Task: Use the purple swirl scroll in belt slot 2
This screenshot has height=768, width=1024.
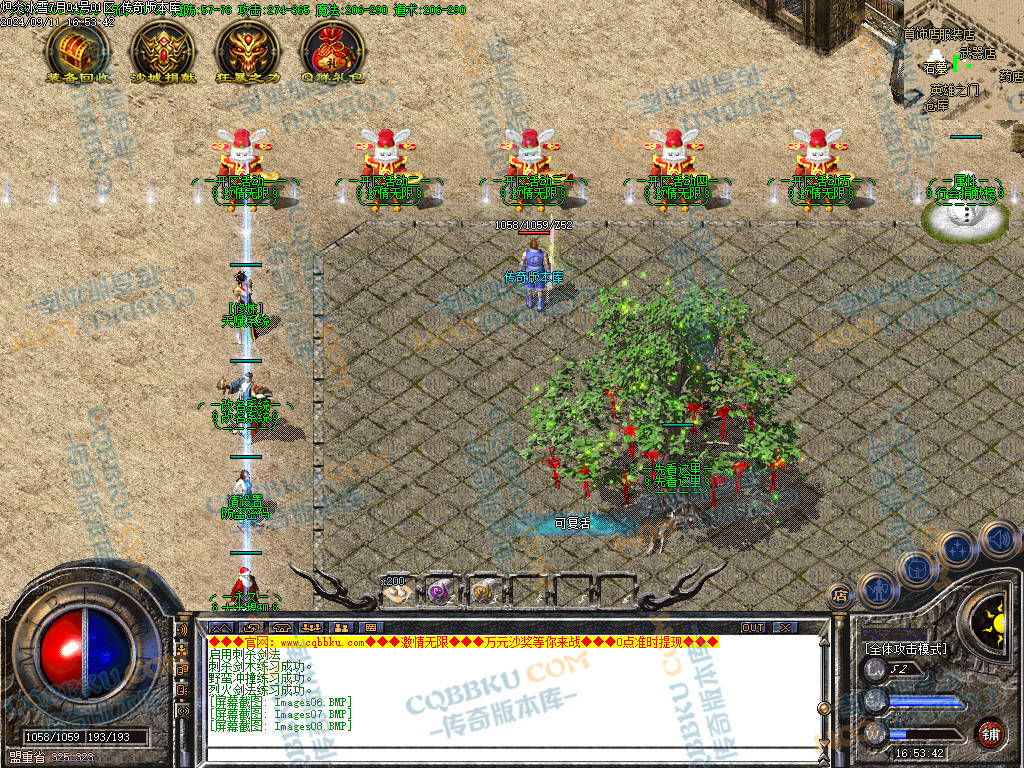Action: (438, 592)
